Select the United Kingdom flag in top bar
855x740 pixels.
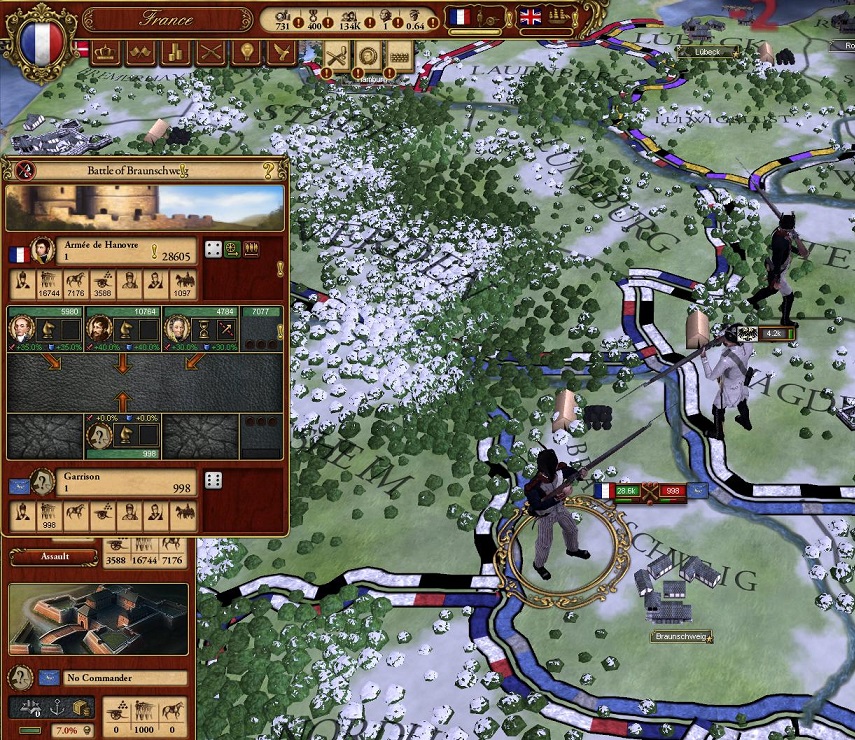(528, 17)
